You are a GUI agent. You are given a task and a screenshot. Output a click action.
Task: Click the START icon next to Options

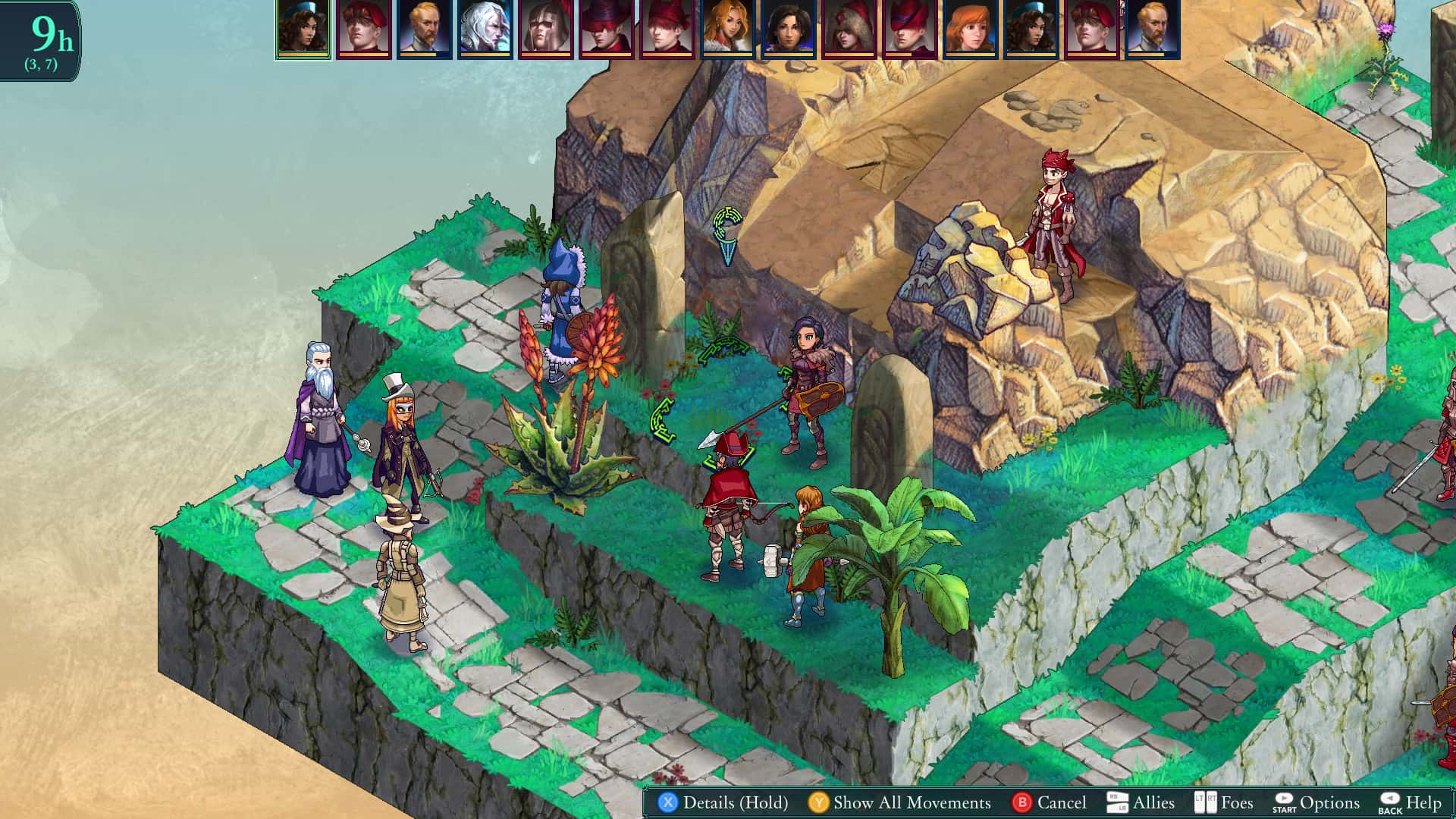(1285, 802)
